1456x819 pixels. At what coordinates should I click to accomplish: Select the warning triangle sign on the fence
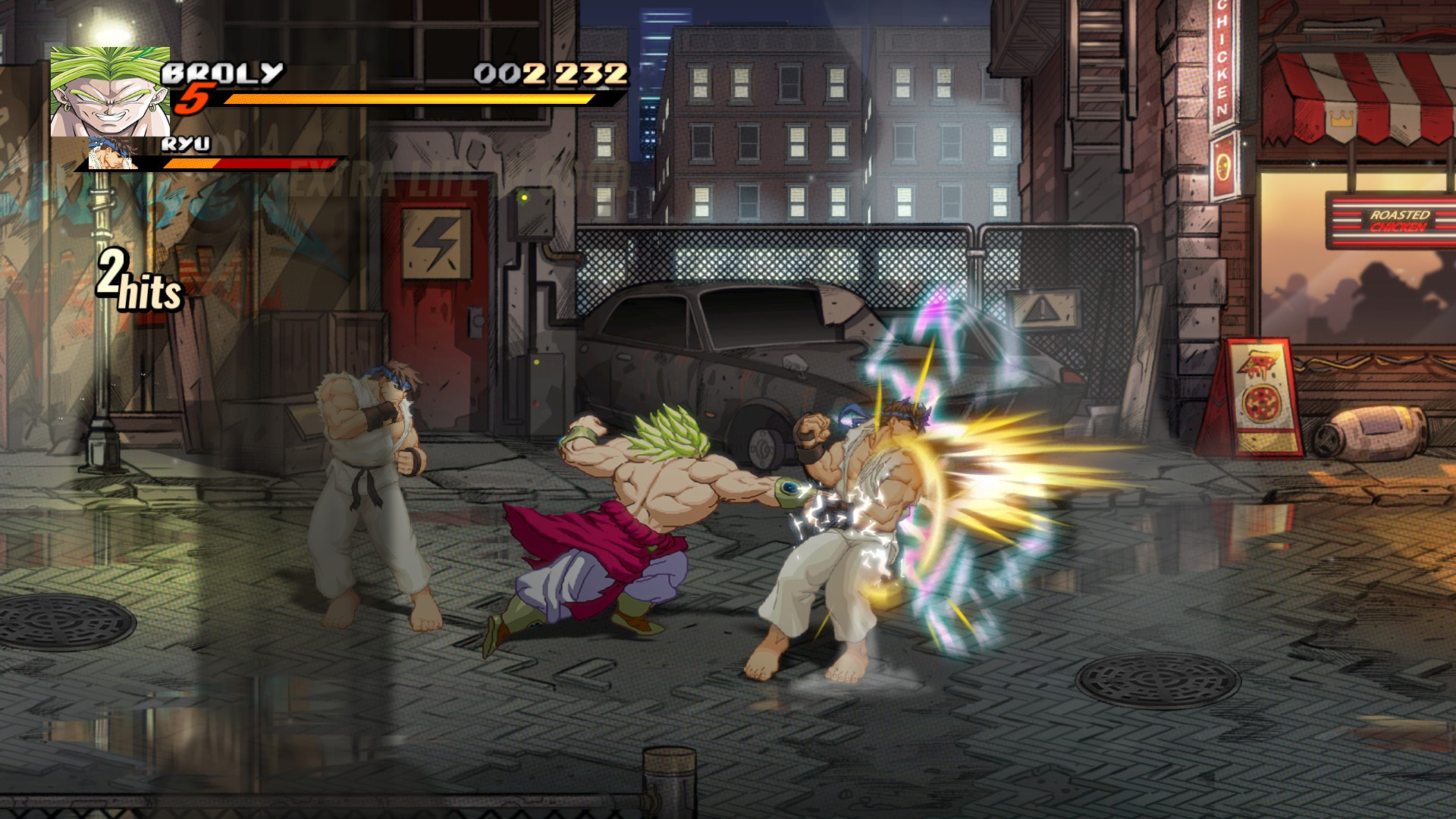[1042, 309]
